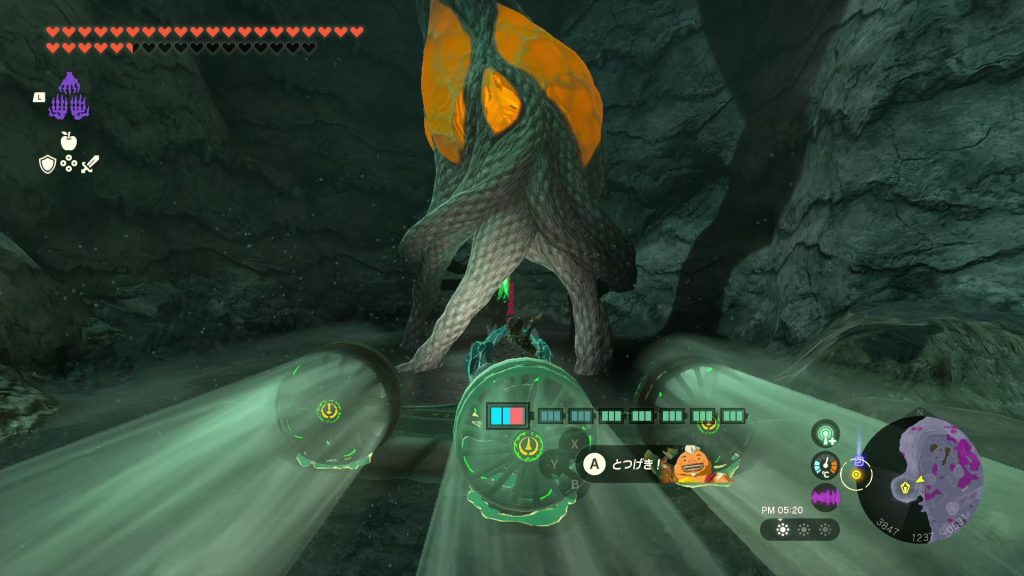Screen dimensions: 1024x576
Task: Select the yellow pentagon marker on minimap
Action: pos(906,487)
